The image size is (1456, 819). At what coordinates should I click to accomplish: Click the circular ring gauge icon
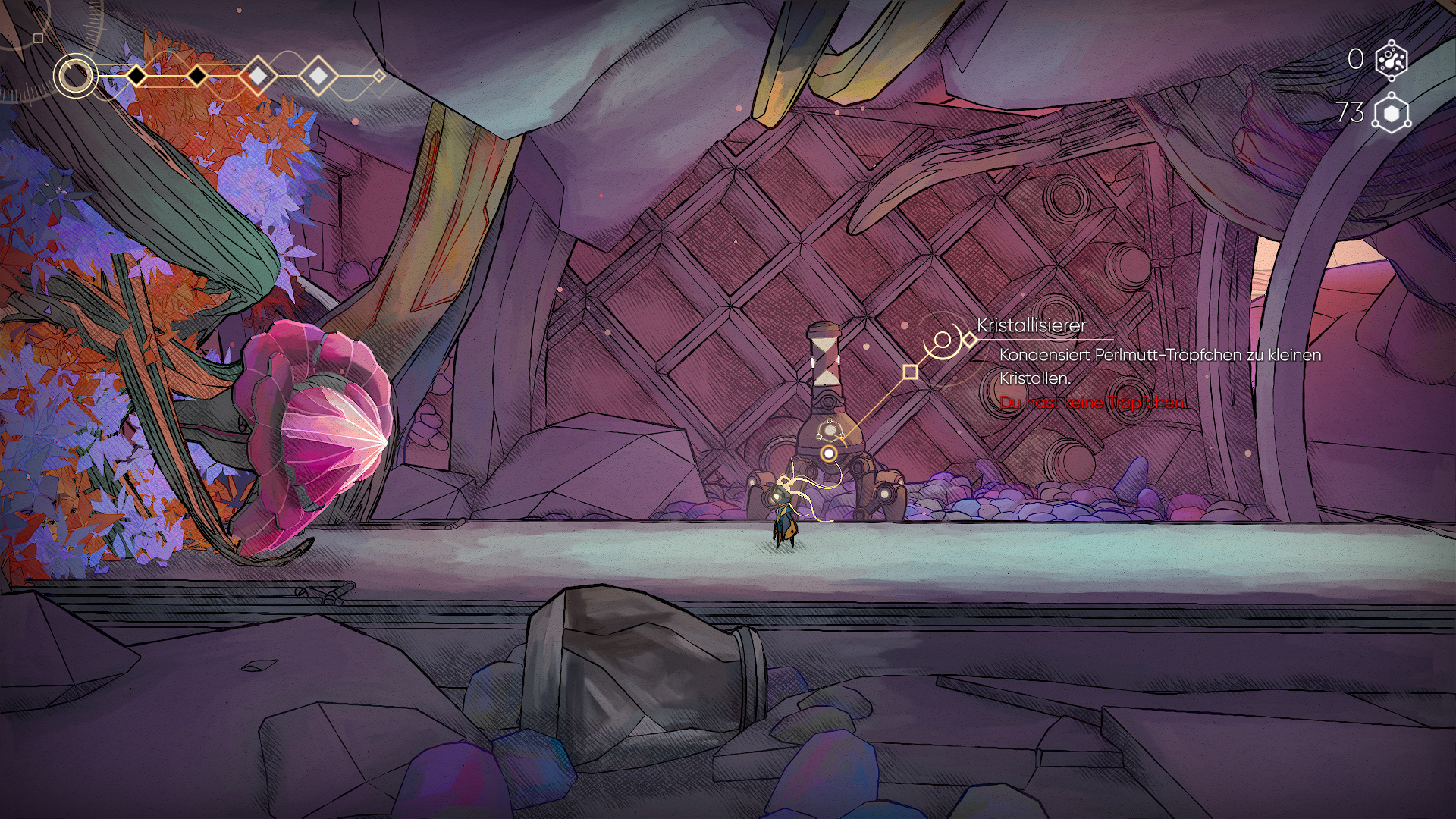click(x=75, y=76)
